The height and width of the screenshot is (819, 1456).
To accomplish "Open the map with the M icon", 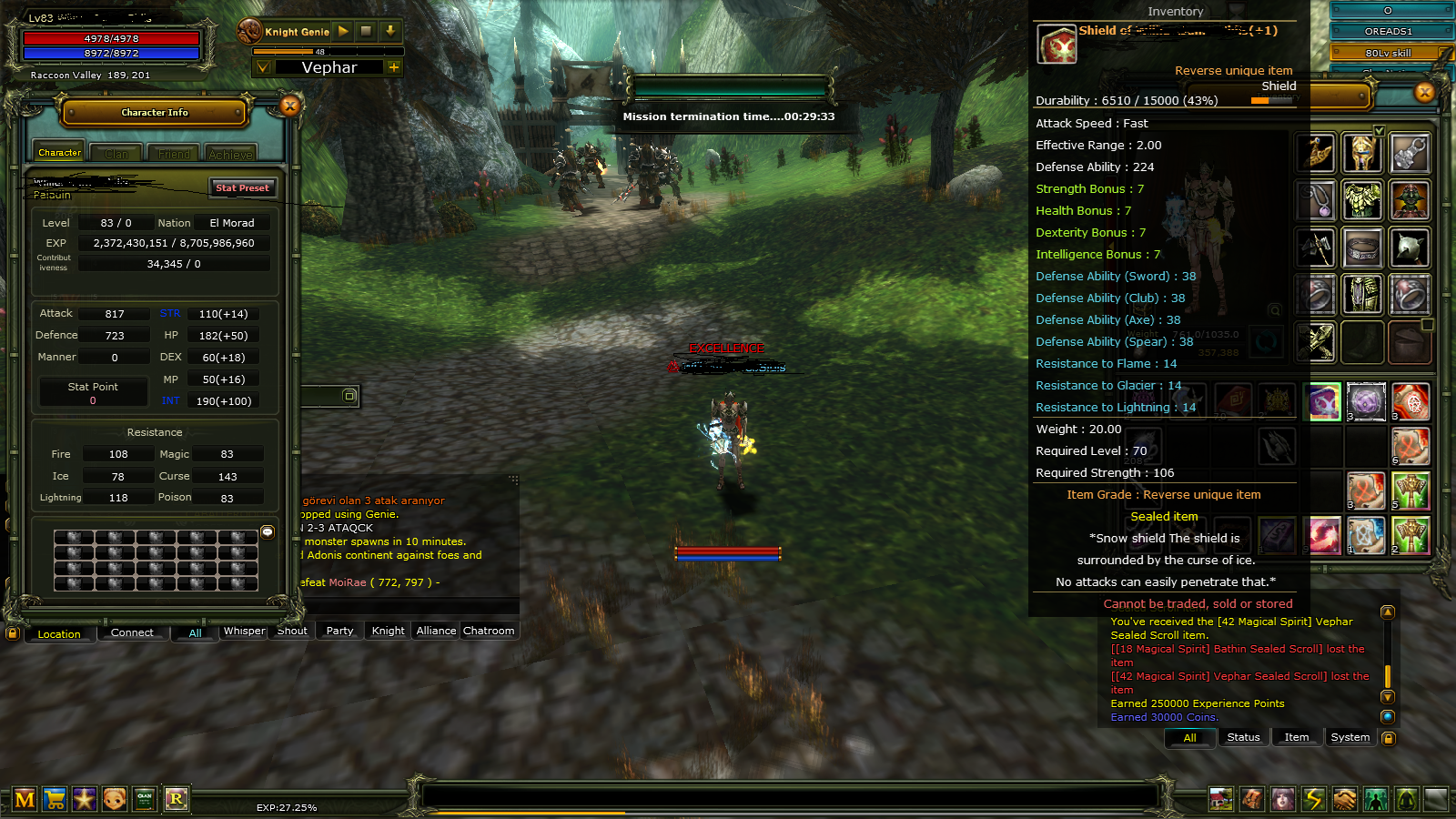I will (25, 799).
